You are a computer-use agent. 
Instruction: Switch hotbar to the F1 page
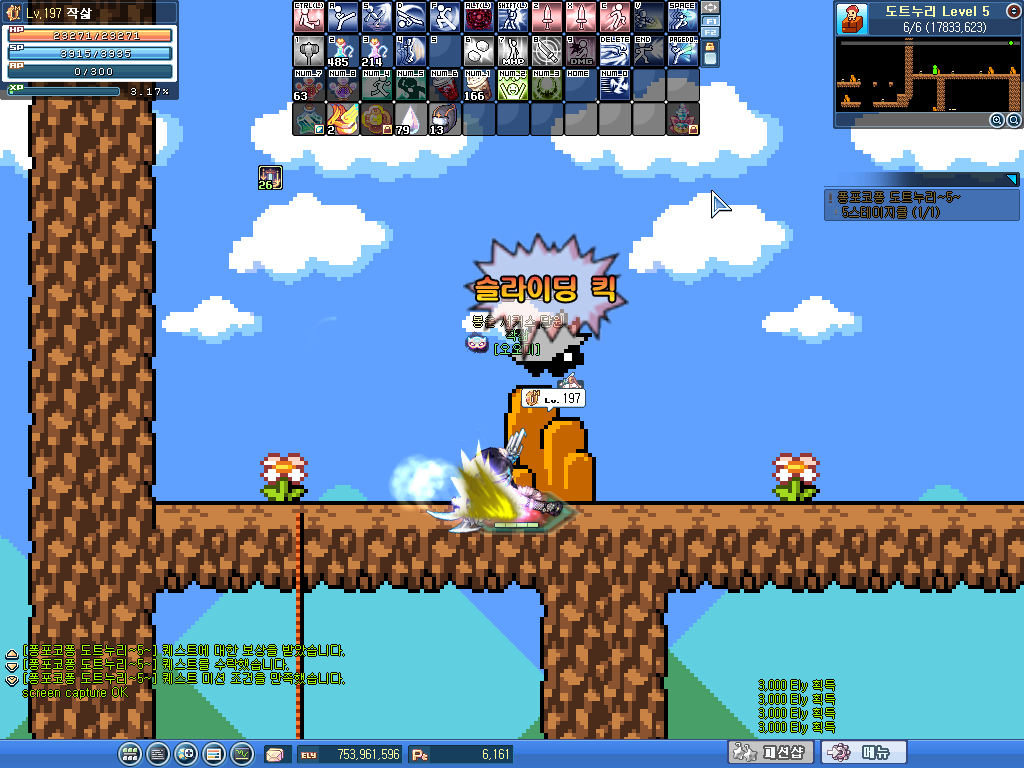coord(710,21)
